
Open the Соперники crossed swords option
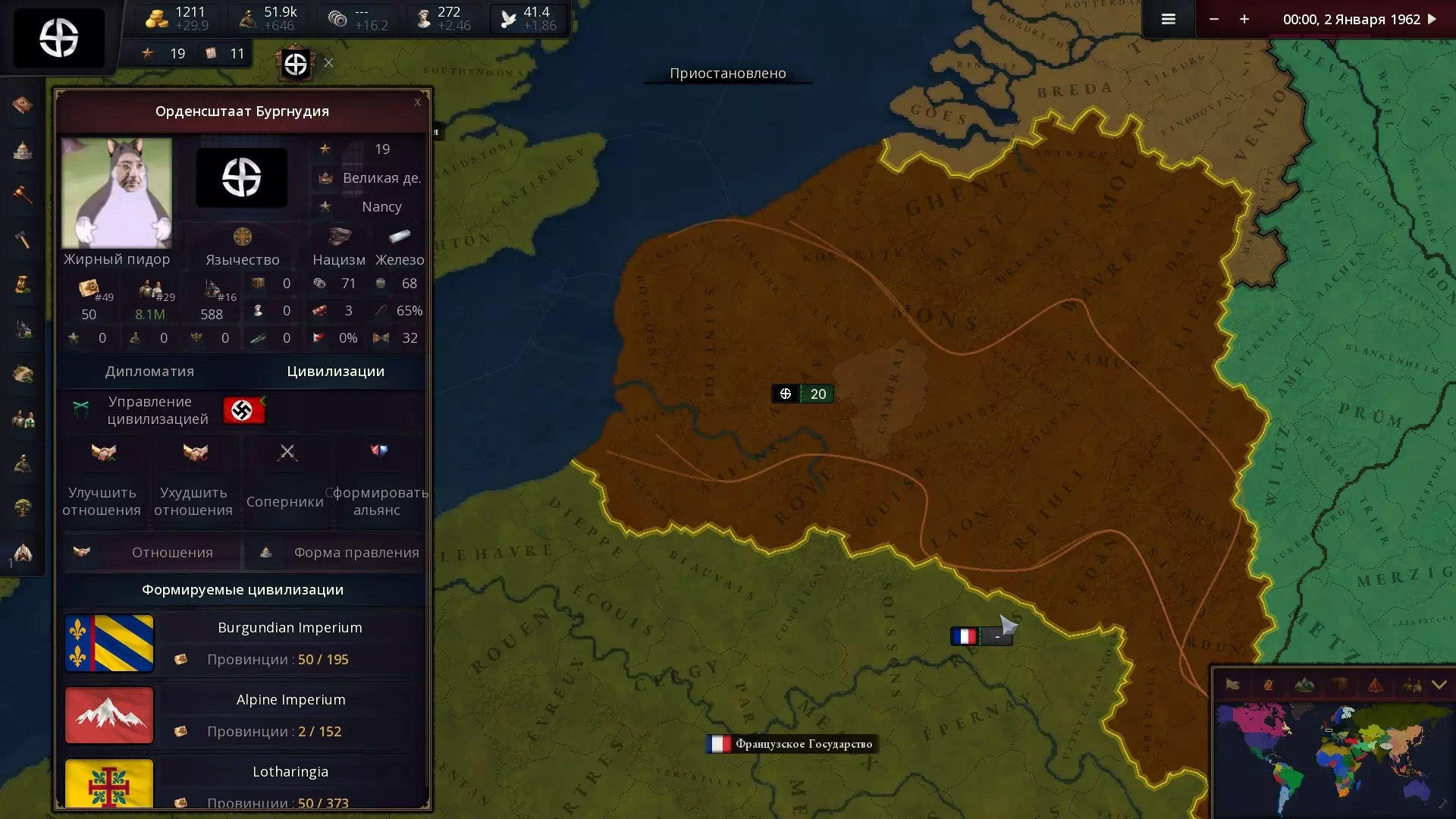pyautogui.click(x=287, y=453)
